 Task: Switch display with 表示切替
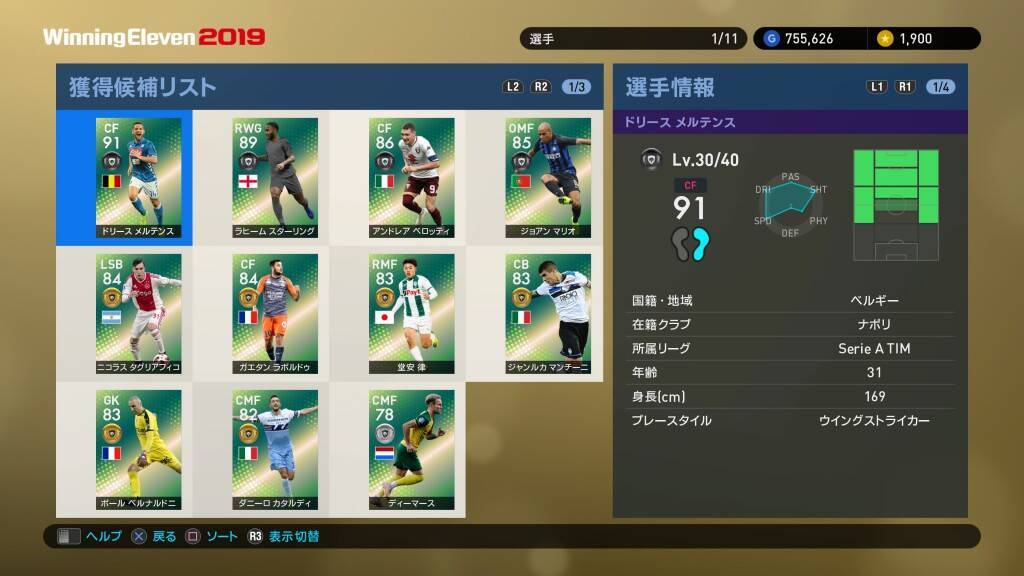pyautogui.click(x=283, y=537)
